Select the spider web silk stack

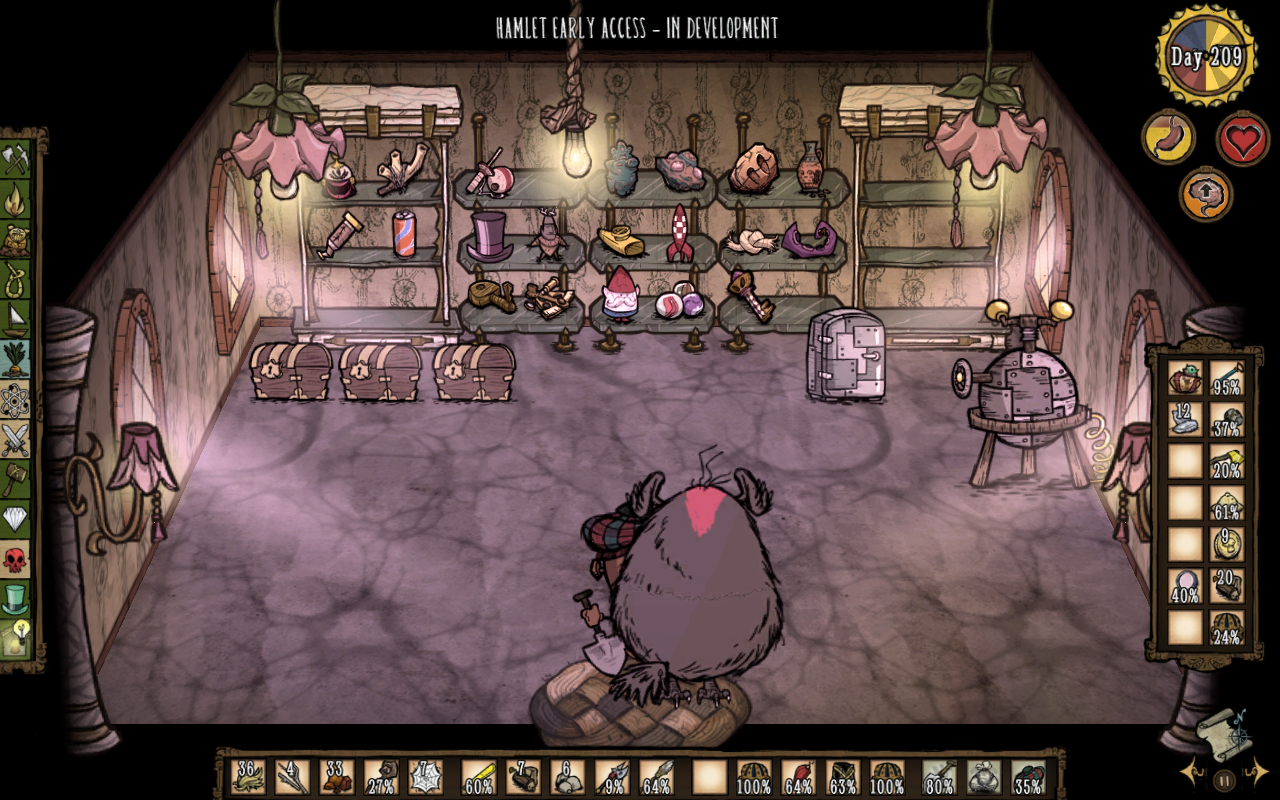tap(424, 776)
